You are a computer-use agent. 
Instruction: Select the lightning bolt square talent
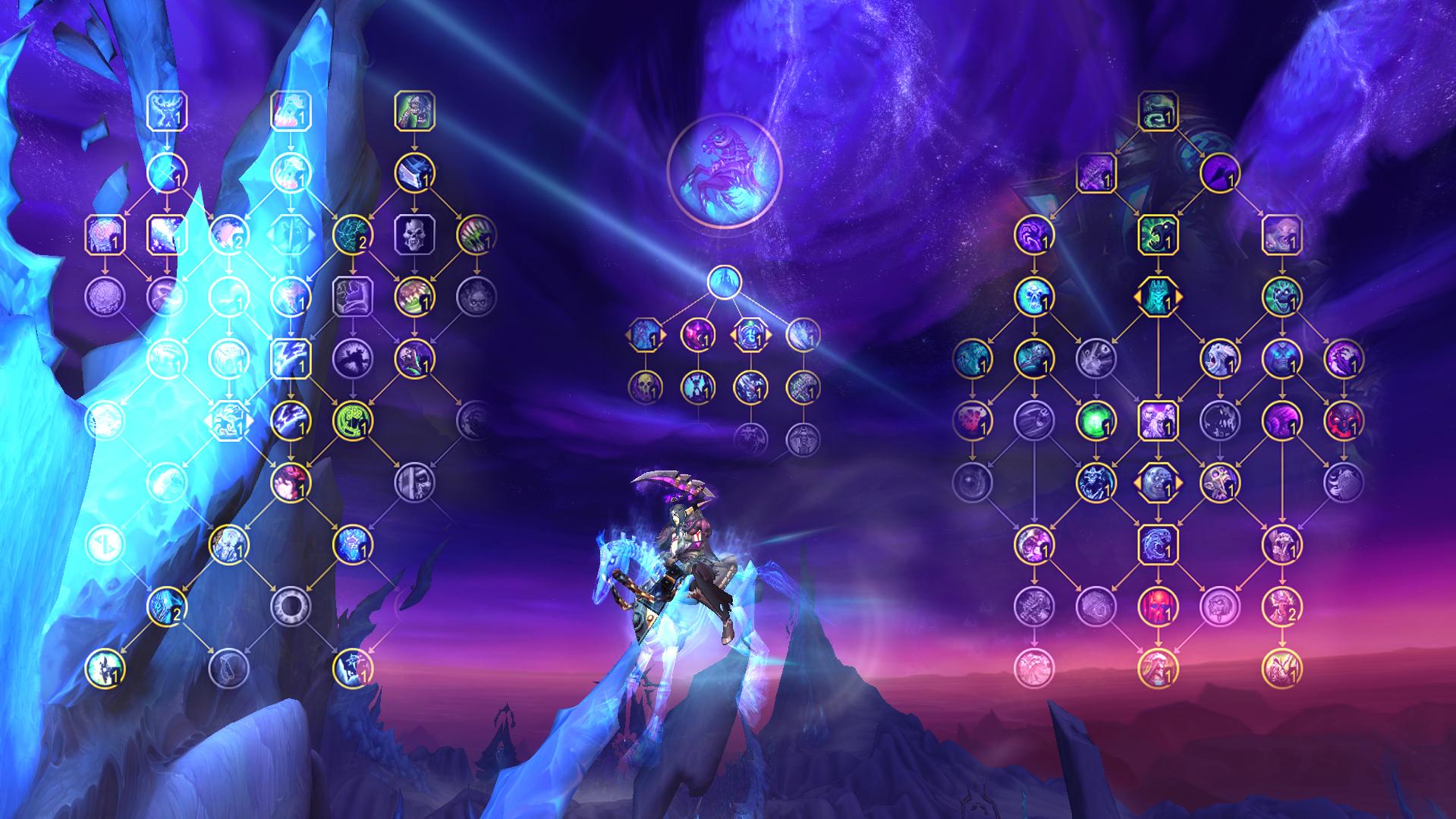coord(291,358)
